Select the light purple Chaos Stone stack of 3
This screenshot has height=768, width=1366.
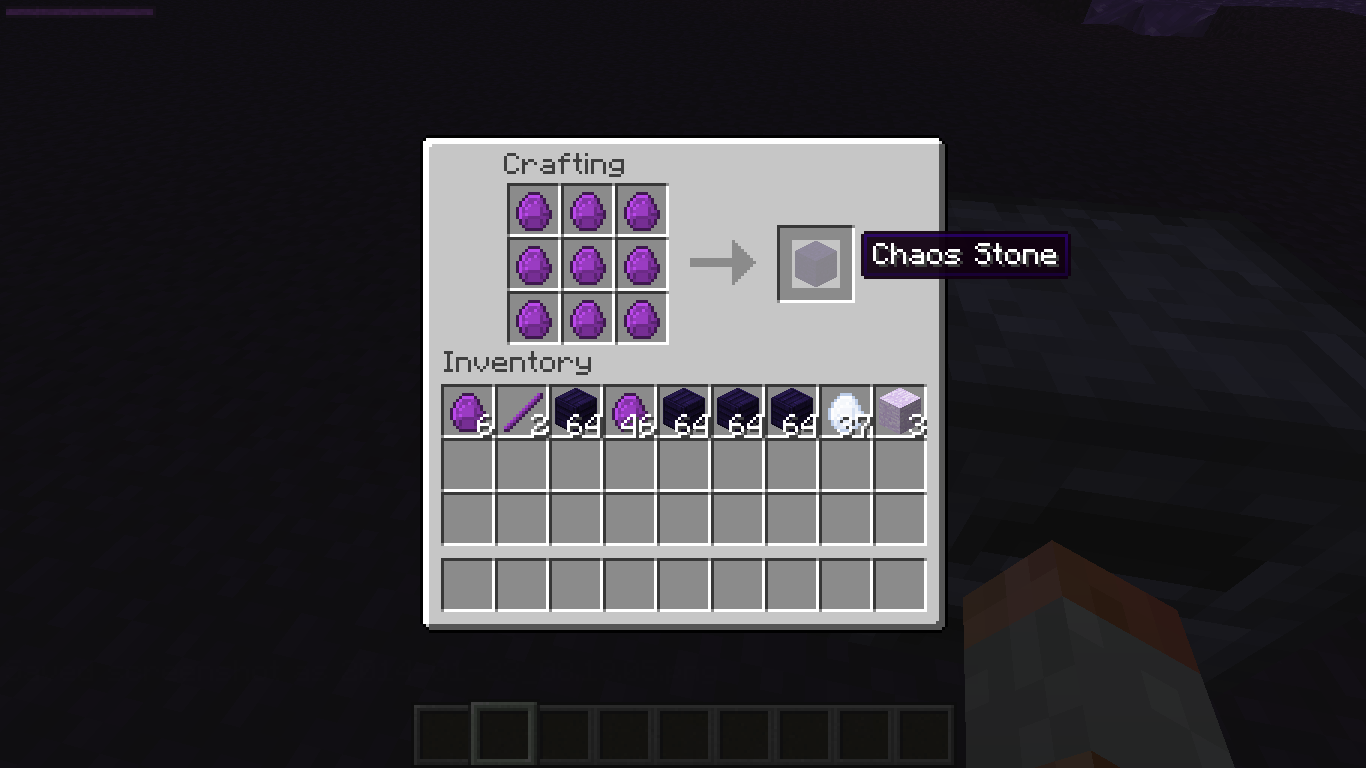tap(898, 410)
